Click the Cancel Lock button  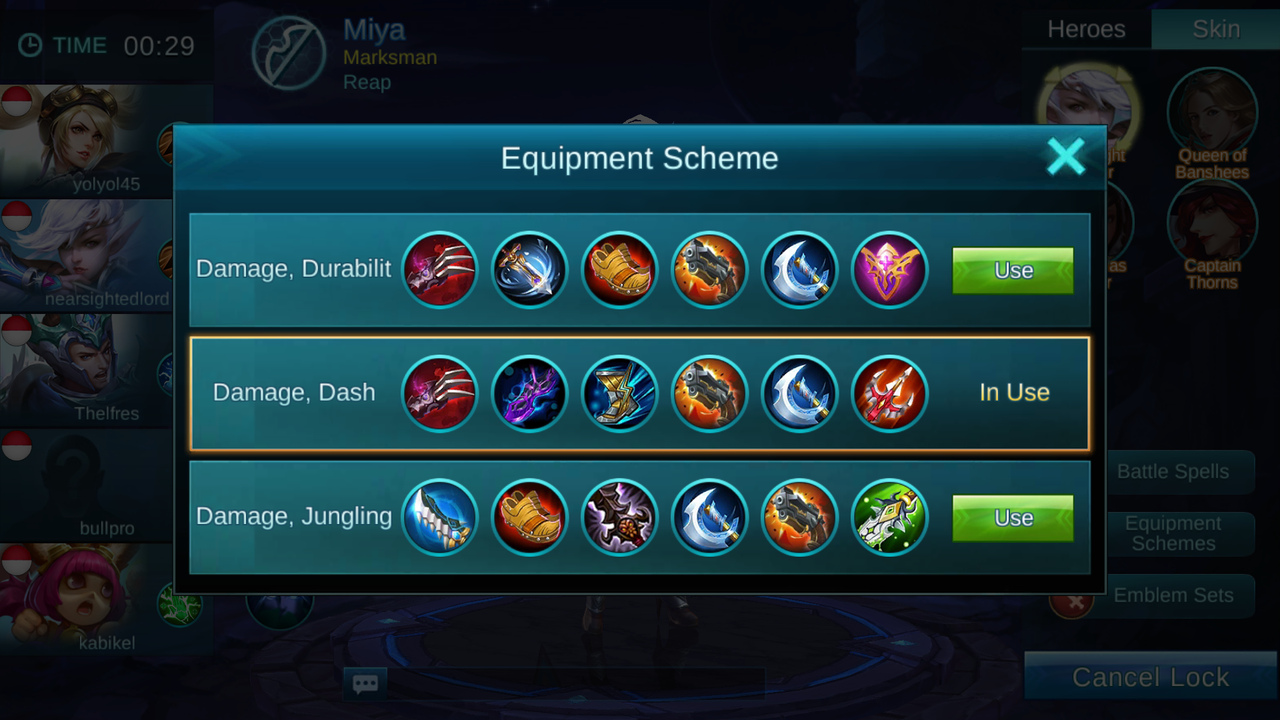[x=1150, y=677]
